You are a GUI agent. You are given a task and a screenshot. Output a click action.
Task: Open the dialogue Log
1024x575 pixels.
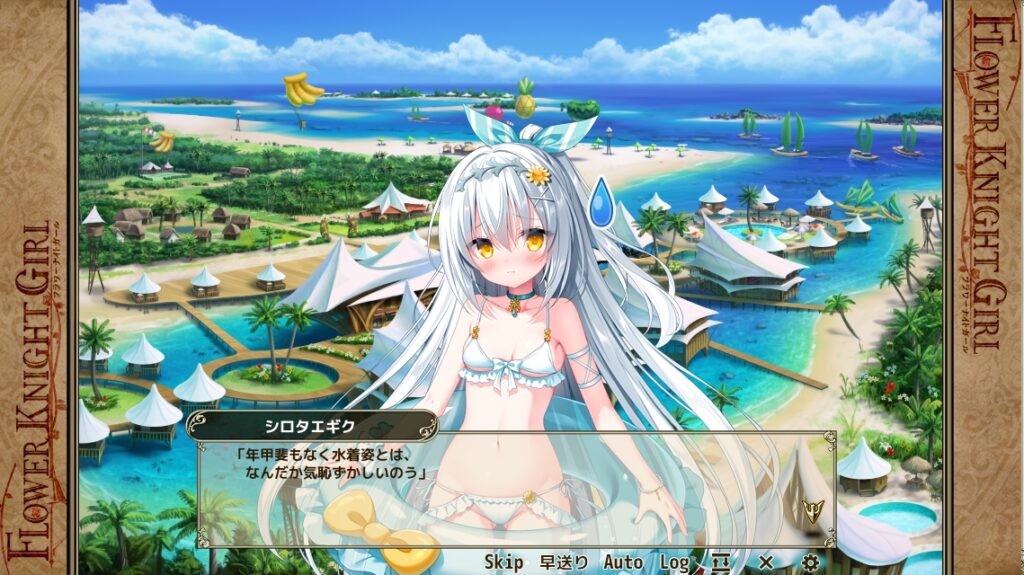pyautogui.click(x=675, y=562)
